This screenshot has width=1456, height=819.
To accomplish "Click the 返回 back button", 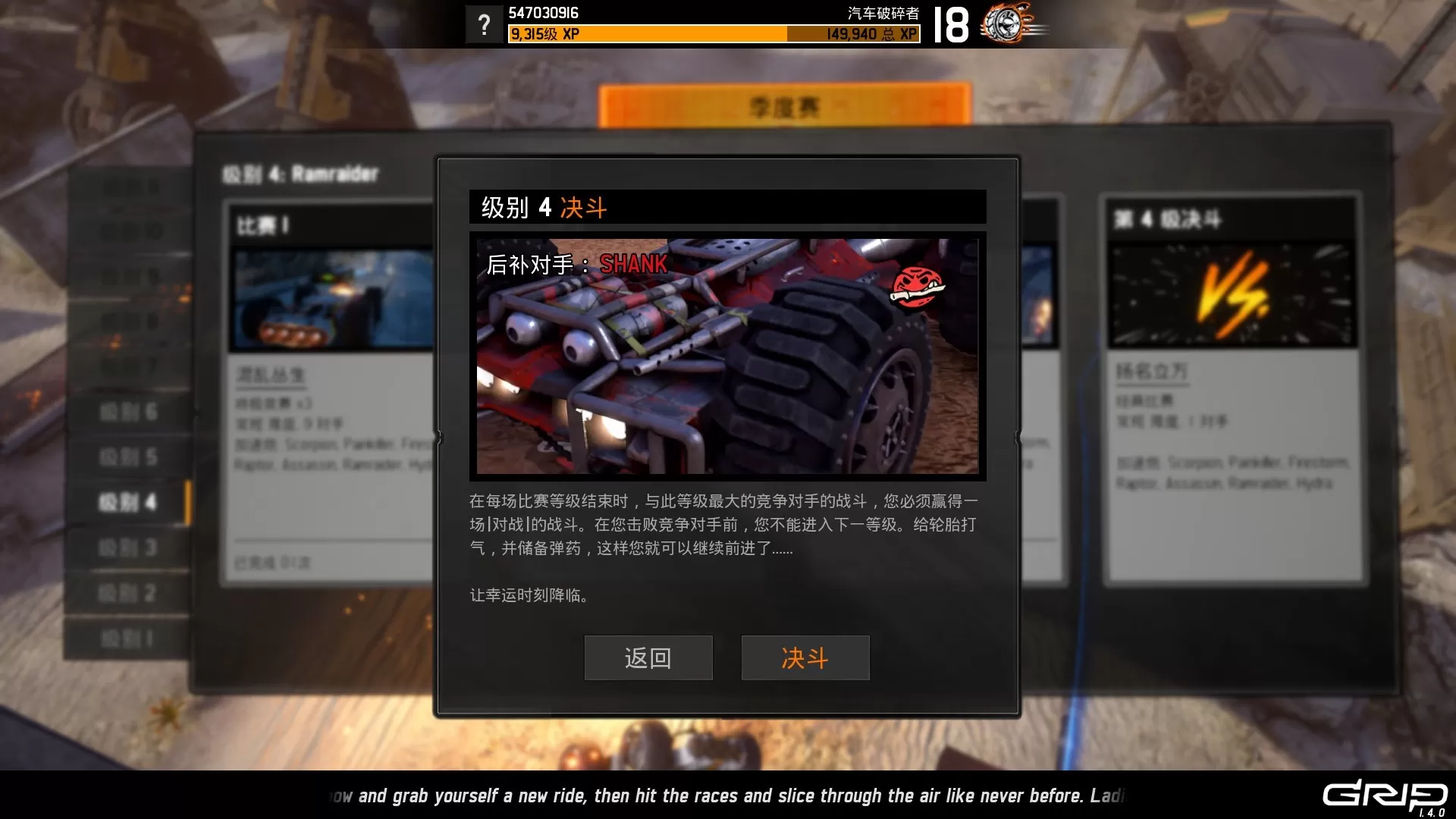I will click(x=648, y=657).
